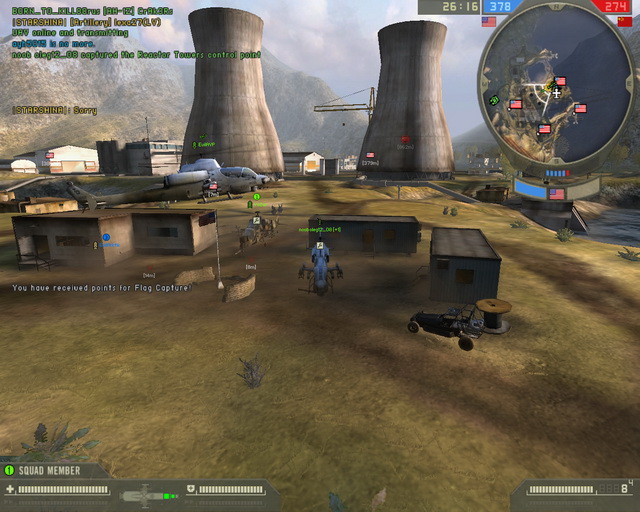Select the green tank marker on the minimap
The image size is (640, 512).
pyautogui.click(x=496, y=99)
